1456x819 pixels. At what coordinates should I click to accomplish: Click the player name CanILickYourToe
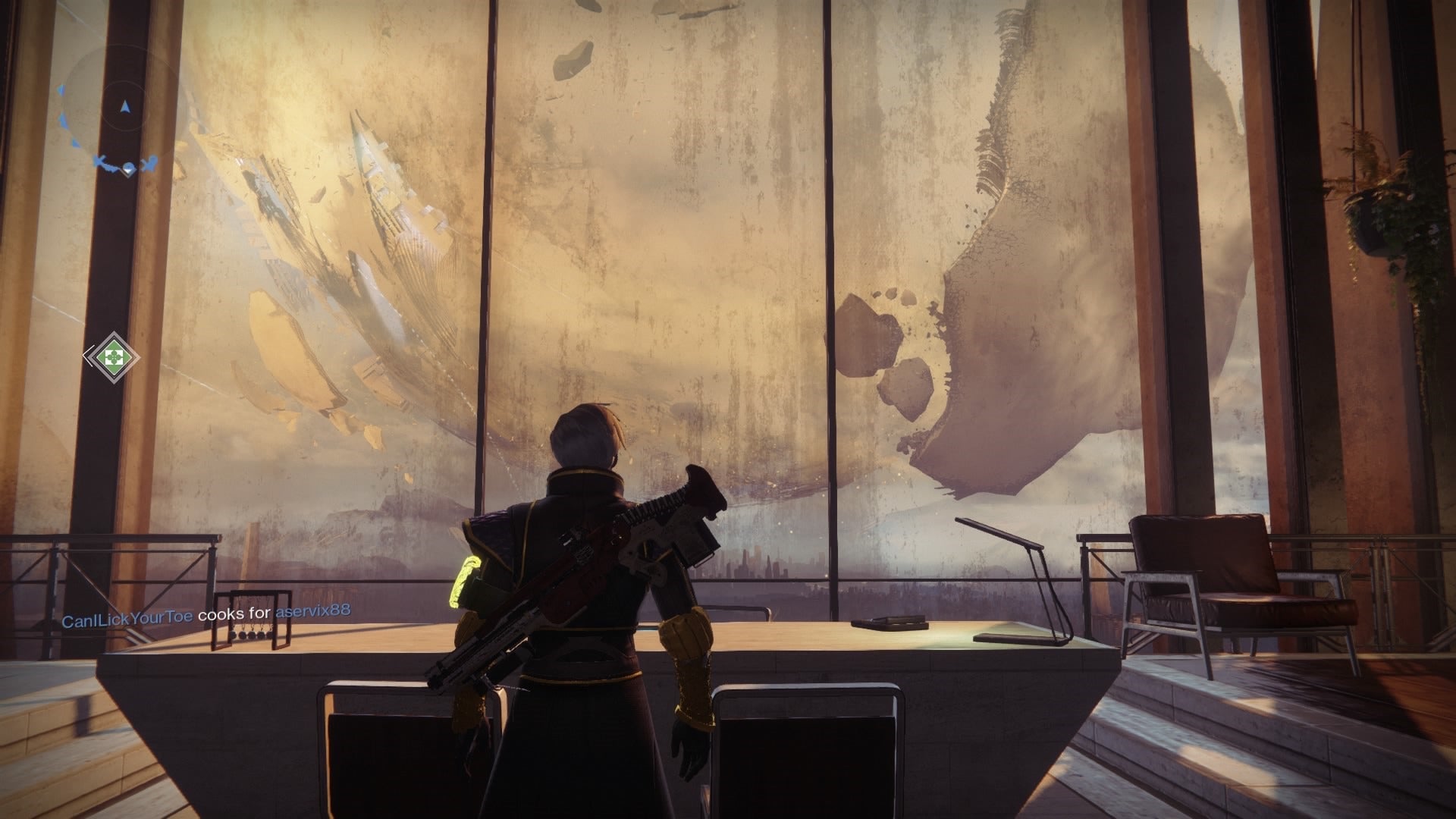click(127, 616)
